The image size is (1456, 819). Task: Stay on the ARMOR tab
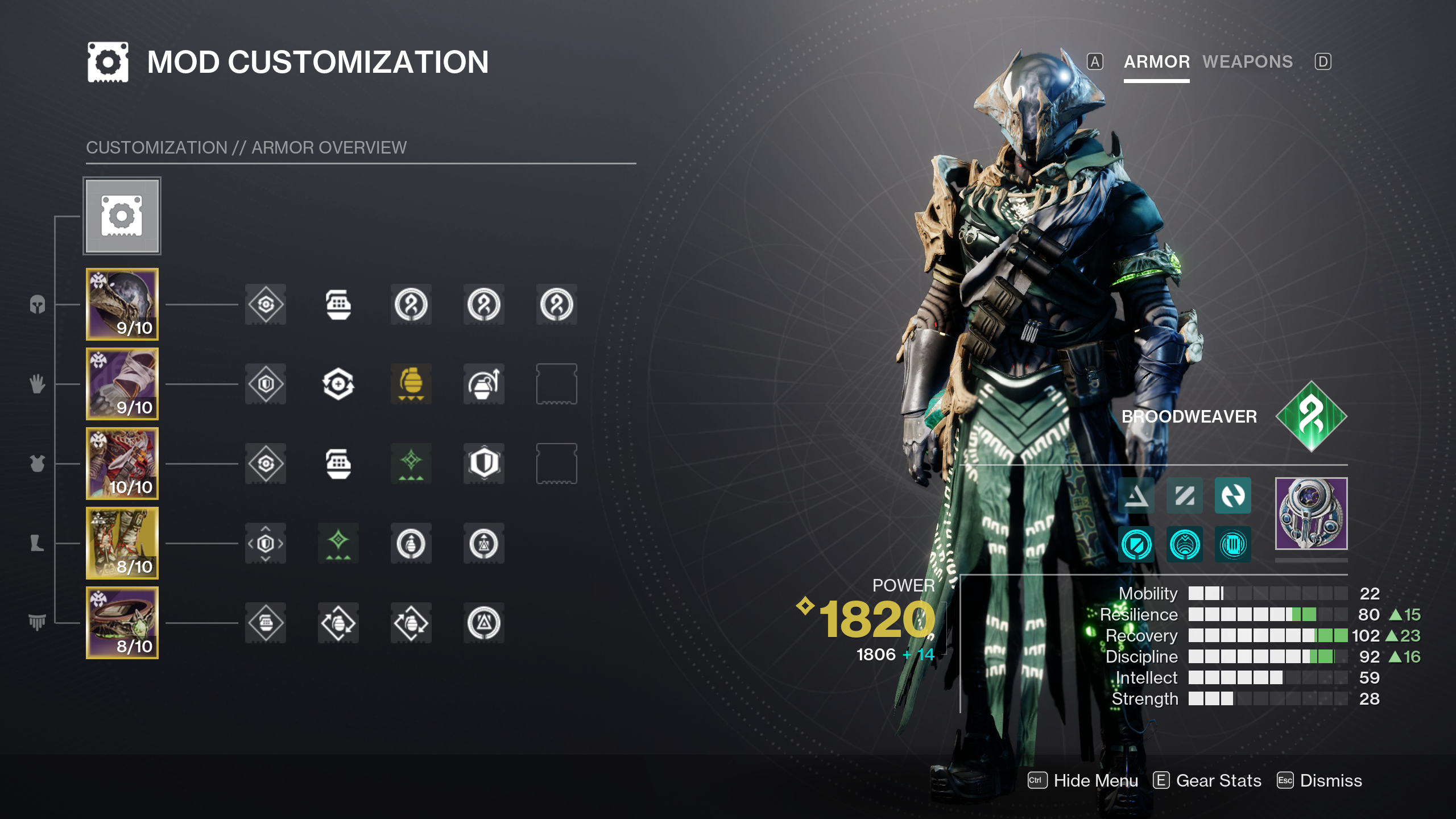pyautogui.click(x=1156, y=61)
